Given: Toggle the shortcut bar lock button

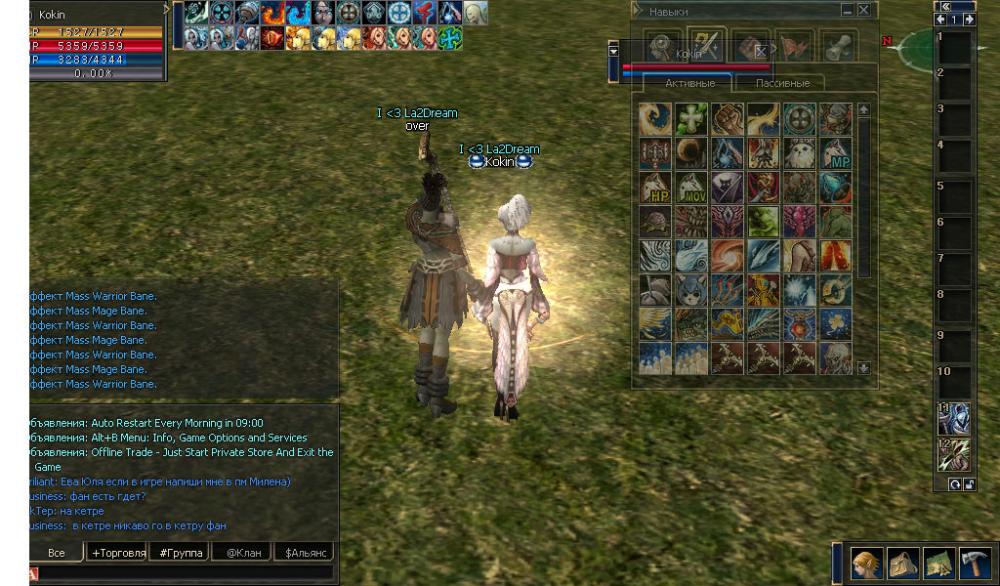Looking at the screenshot, I should [968, 484].
